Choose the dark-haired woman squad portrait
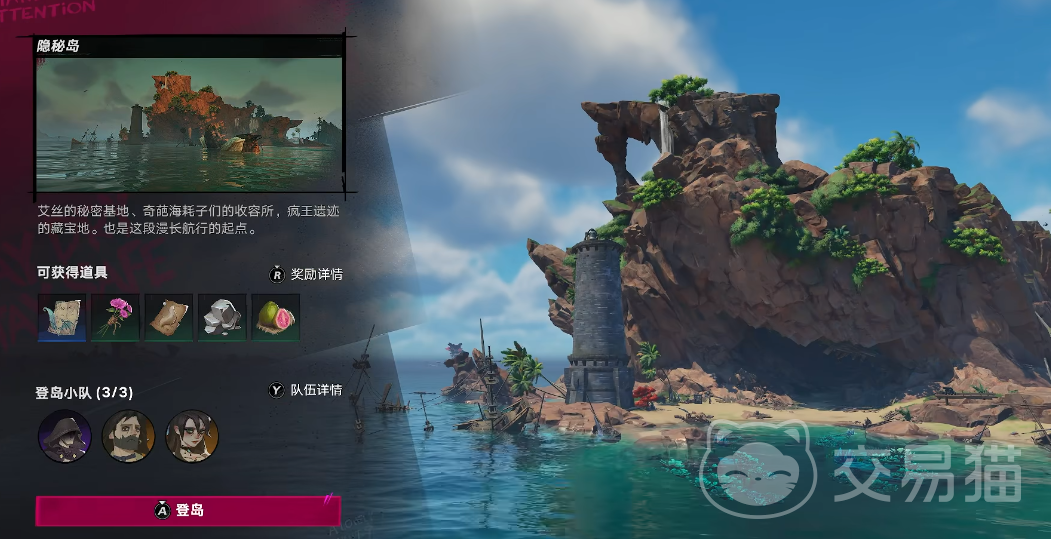Image resolution: width=1051 pixels, height=539 pixels. coord(192,436)
